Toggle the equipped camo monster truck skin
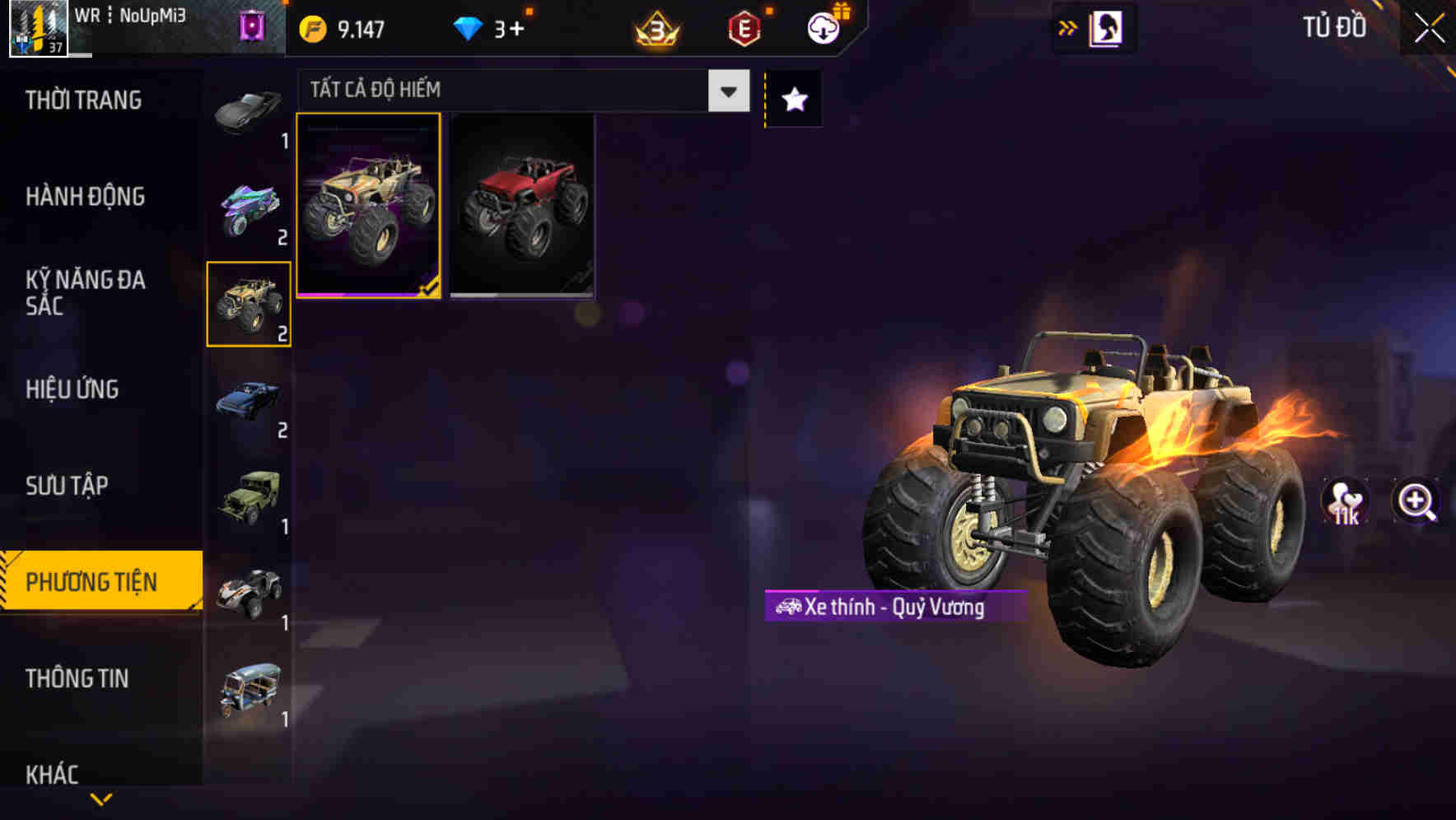Image resolution: width=1456 pixels, height=820 pixels. point(370,205)
